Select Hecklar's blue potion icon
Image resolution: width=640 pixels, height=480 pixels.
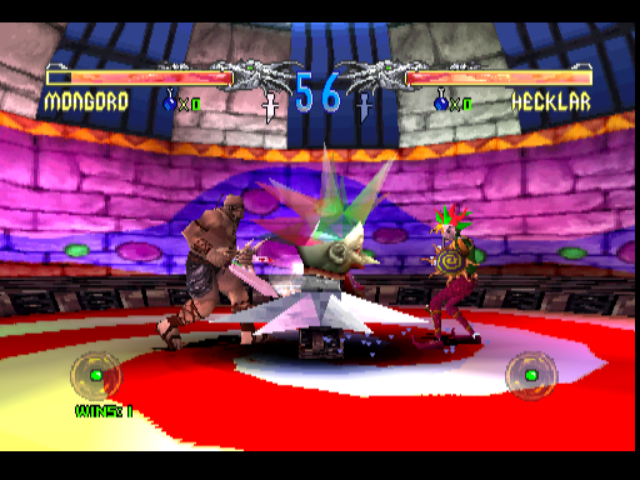pos(441,100)
